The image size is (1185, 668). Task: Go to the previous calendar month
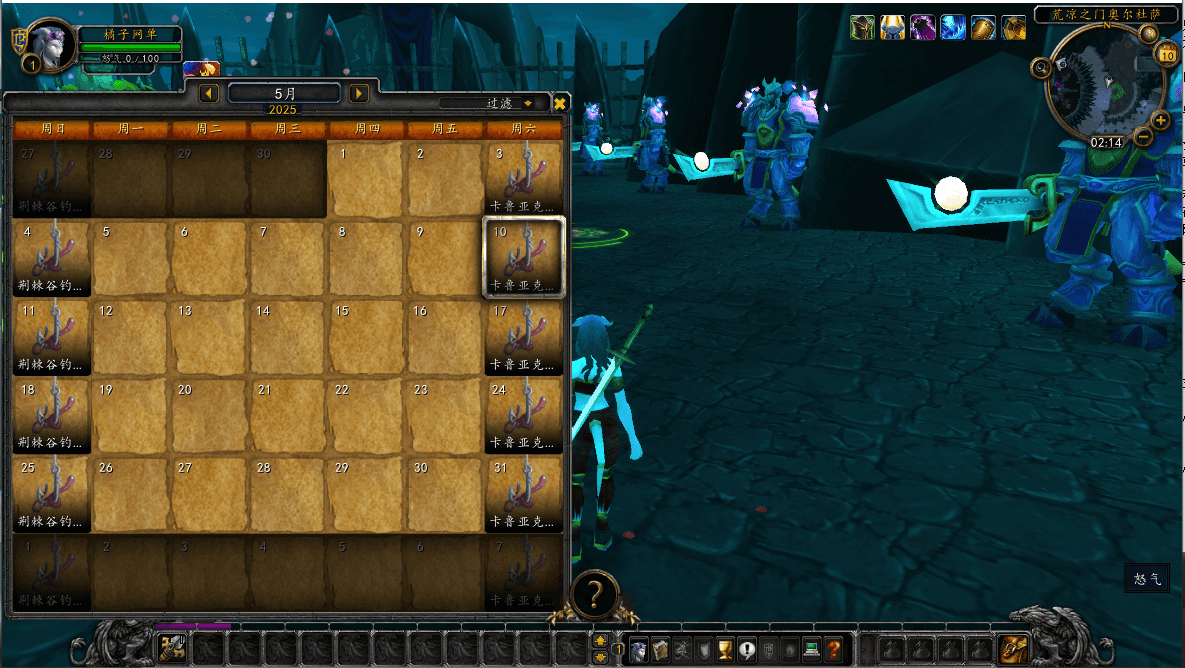[210, 93]
